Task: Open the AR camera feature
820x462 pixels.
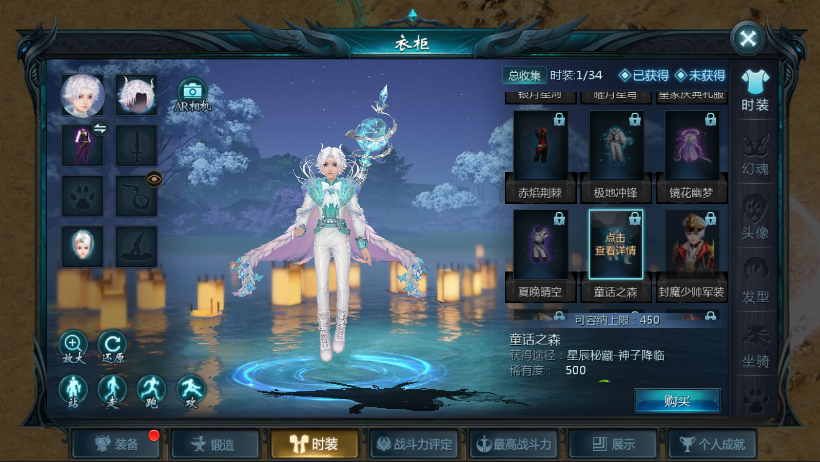Action: pos(192,94)
